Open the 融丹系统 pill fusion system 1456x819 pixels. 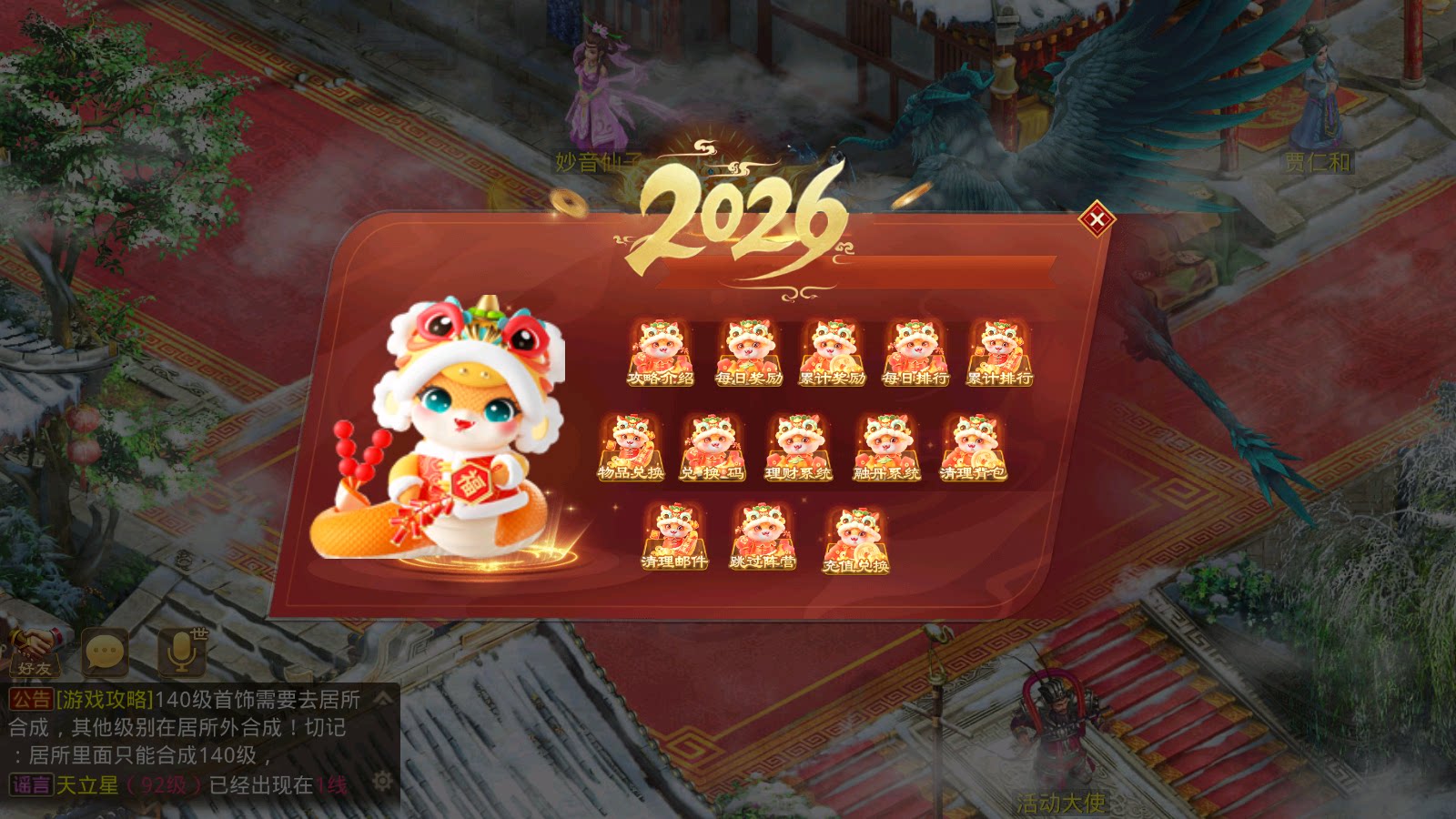pyautogui.click(x=887, y=446)
